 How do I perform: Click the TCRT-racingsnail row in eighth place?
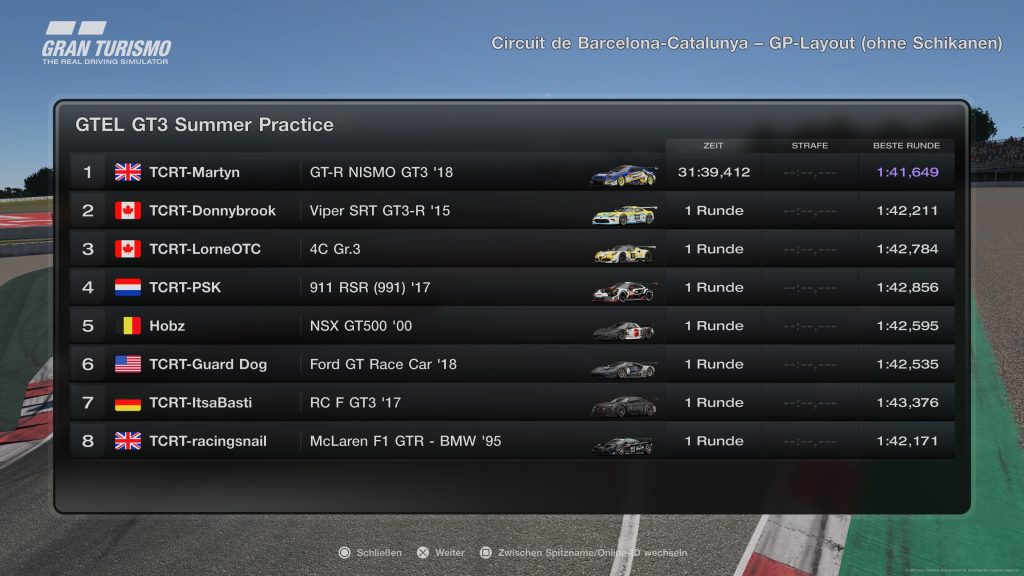click(510, 441)
